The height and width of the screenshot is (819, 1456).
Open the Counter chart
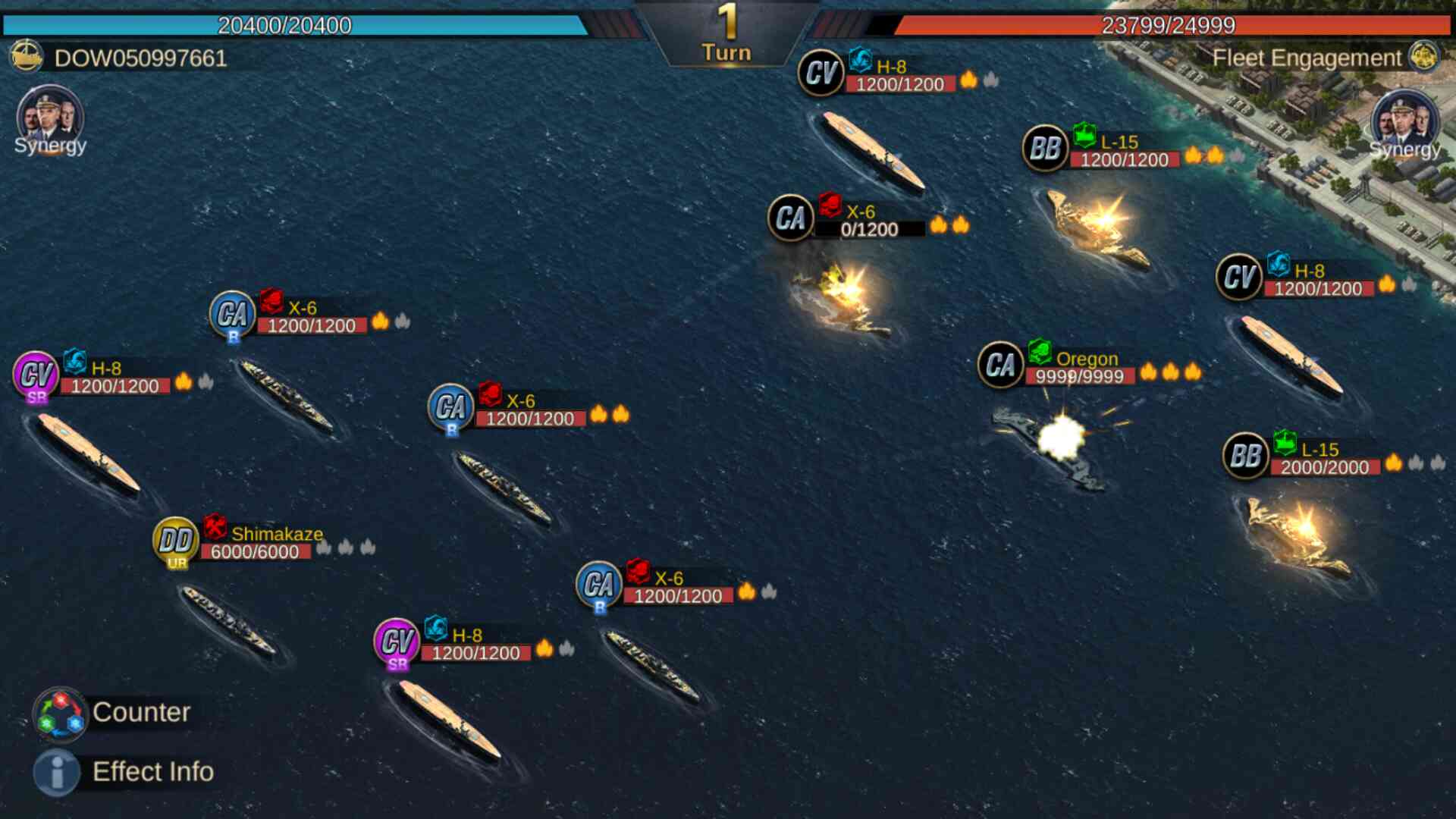tap(61, 714)
